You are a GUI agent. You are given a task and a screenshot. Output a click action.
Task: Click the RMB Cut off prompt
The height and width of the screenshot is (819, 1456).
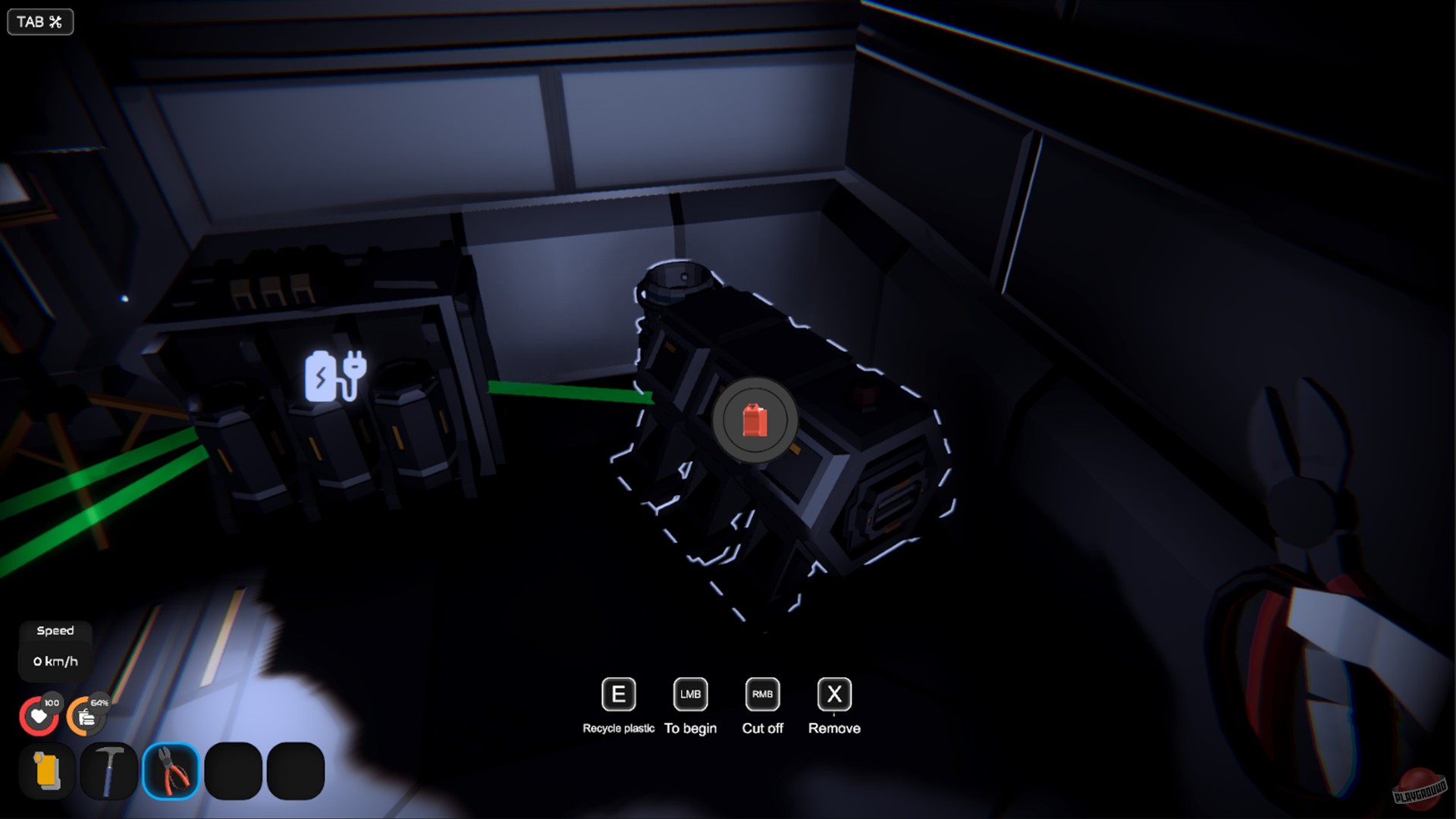tap(761, 694)
